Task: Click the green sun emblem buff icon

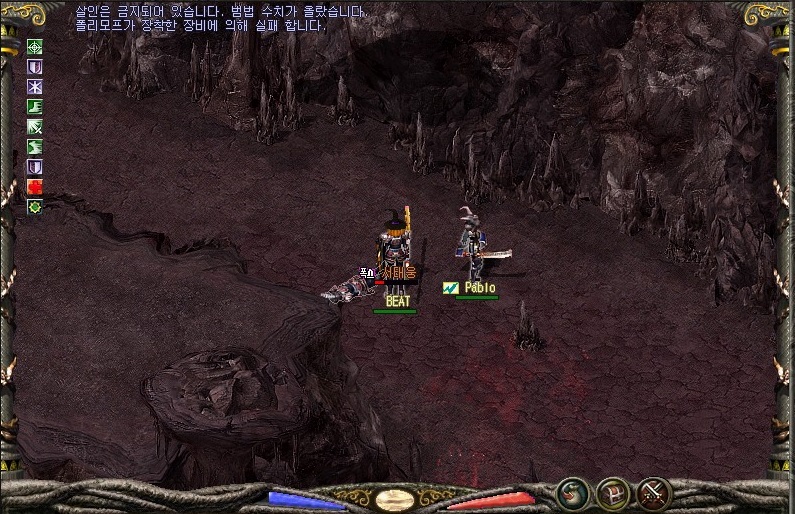Action: (35, 206)
